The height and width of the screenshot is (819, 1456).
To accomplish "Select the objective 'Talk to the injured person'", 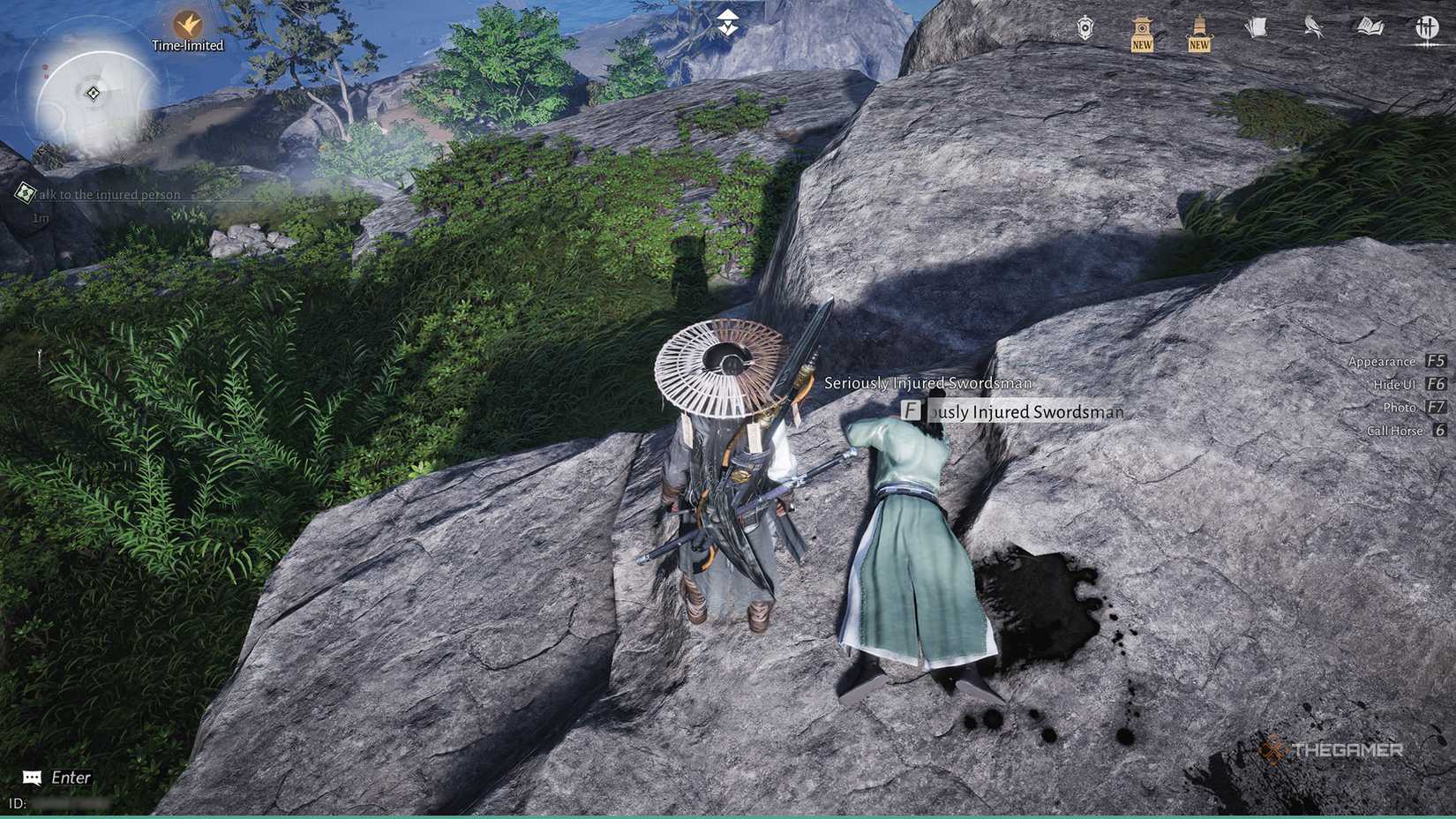I will pos(106,194).
